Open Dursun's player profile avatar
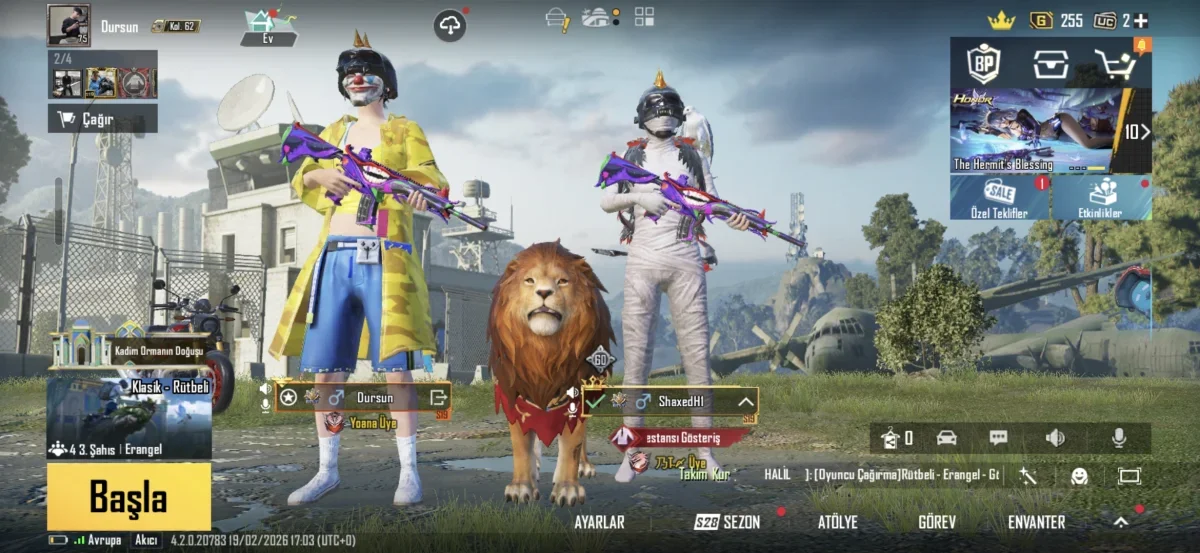 (x=68, y=25)
